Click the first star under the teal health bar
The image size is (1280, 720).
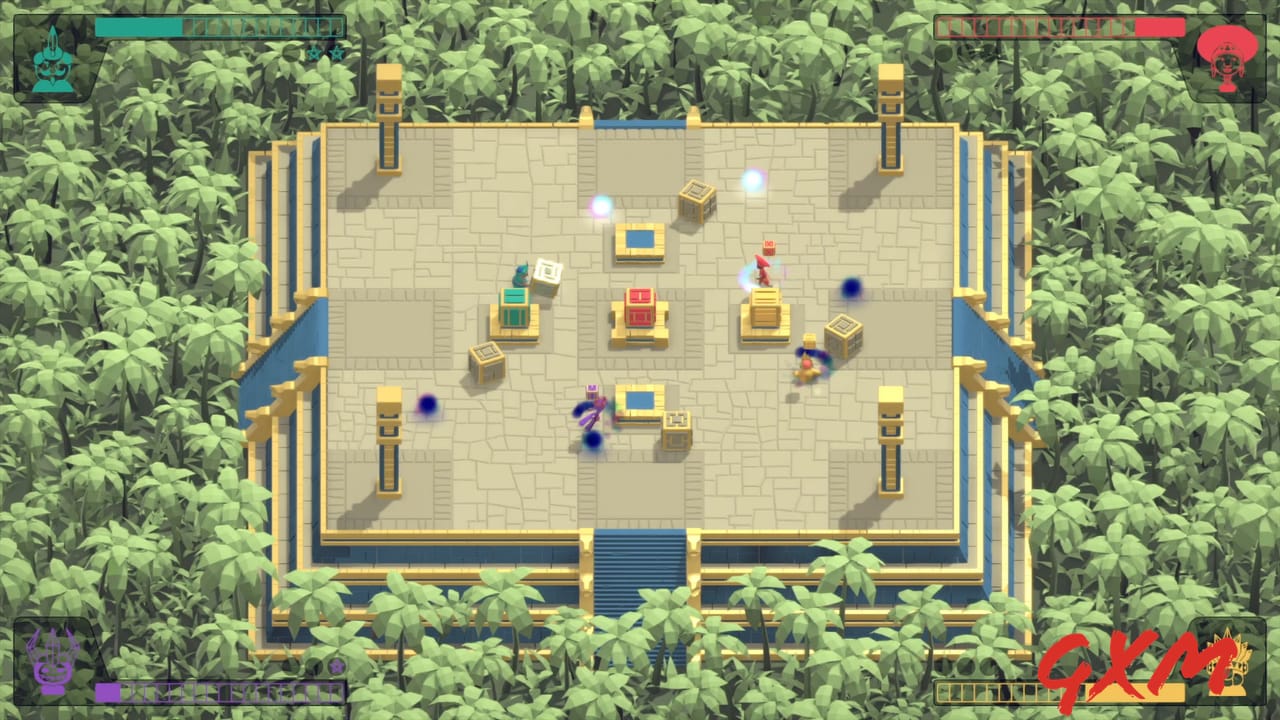point(314,52)
